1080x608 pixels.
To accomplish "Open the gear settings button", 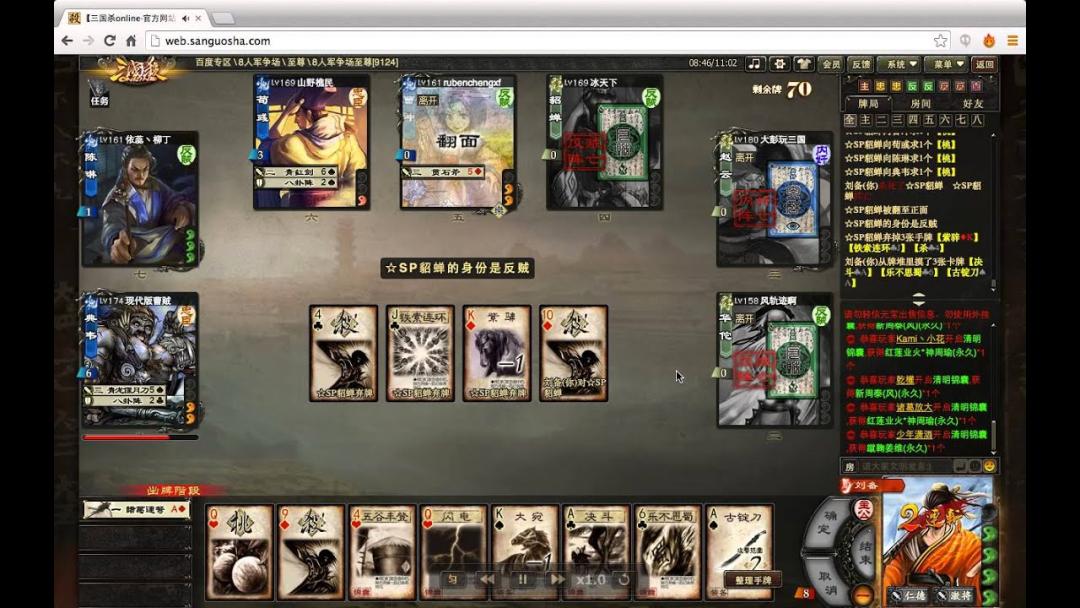I will point(780,64).
